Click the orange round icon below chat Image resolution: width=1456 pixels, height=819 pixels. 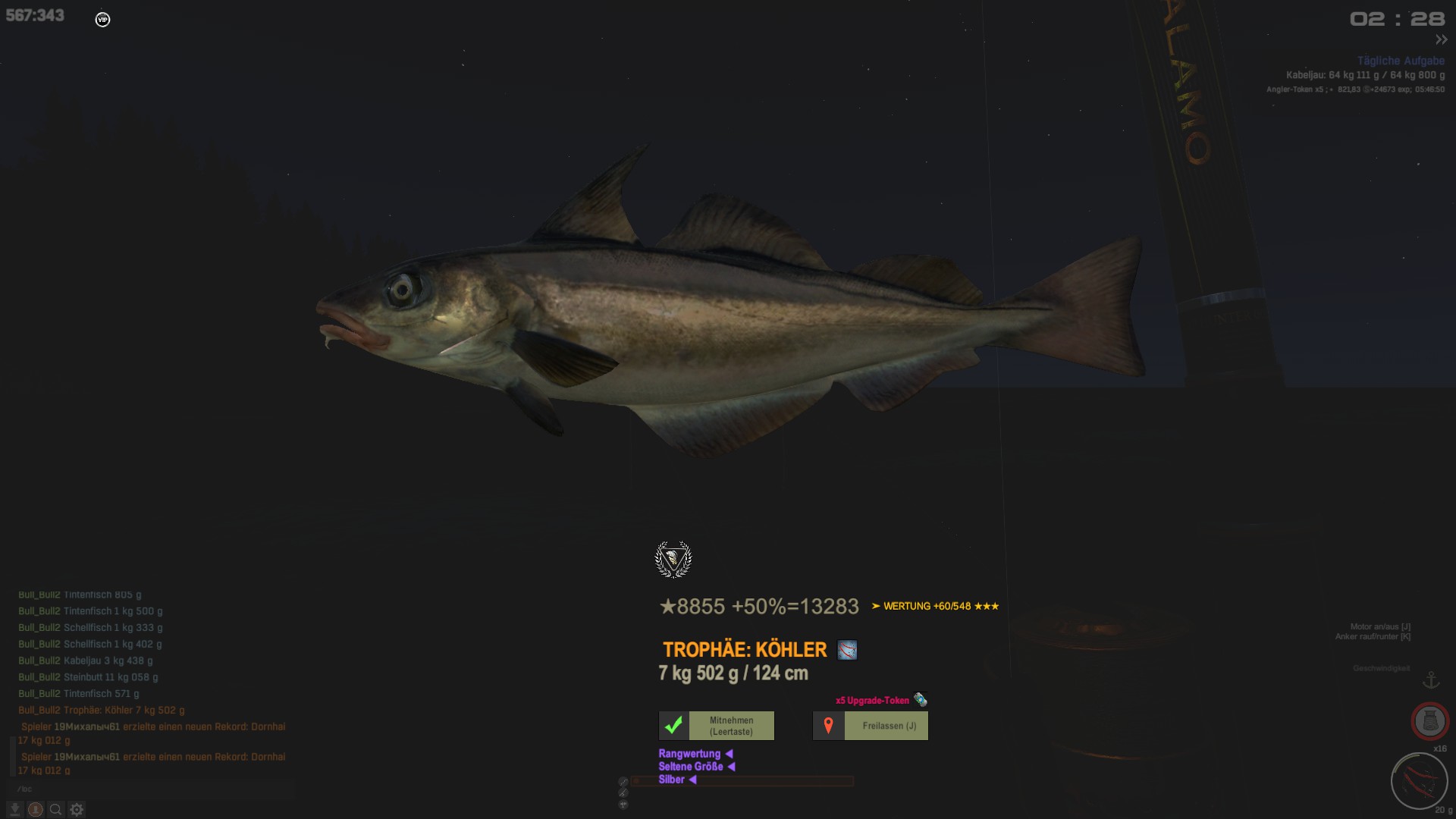click(35, 809)
